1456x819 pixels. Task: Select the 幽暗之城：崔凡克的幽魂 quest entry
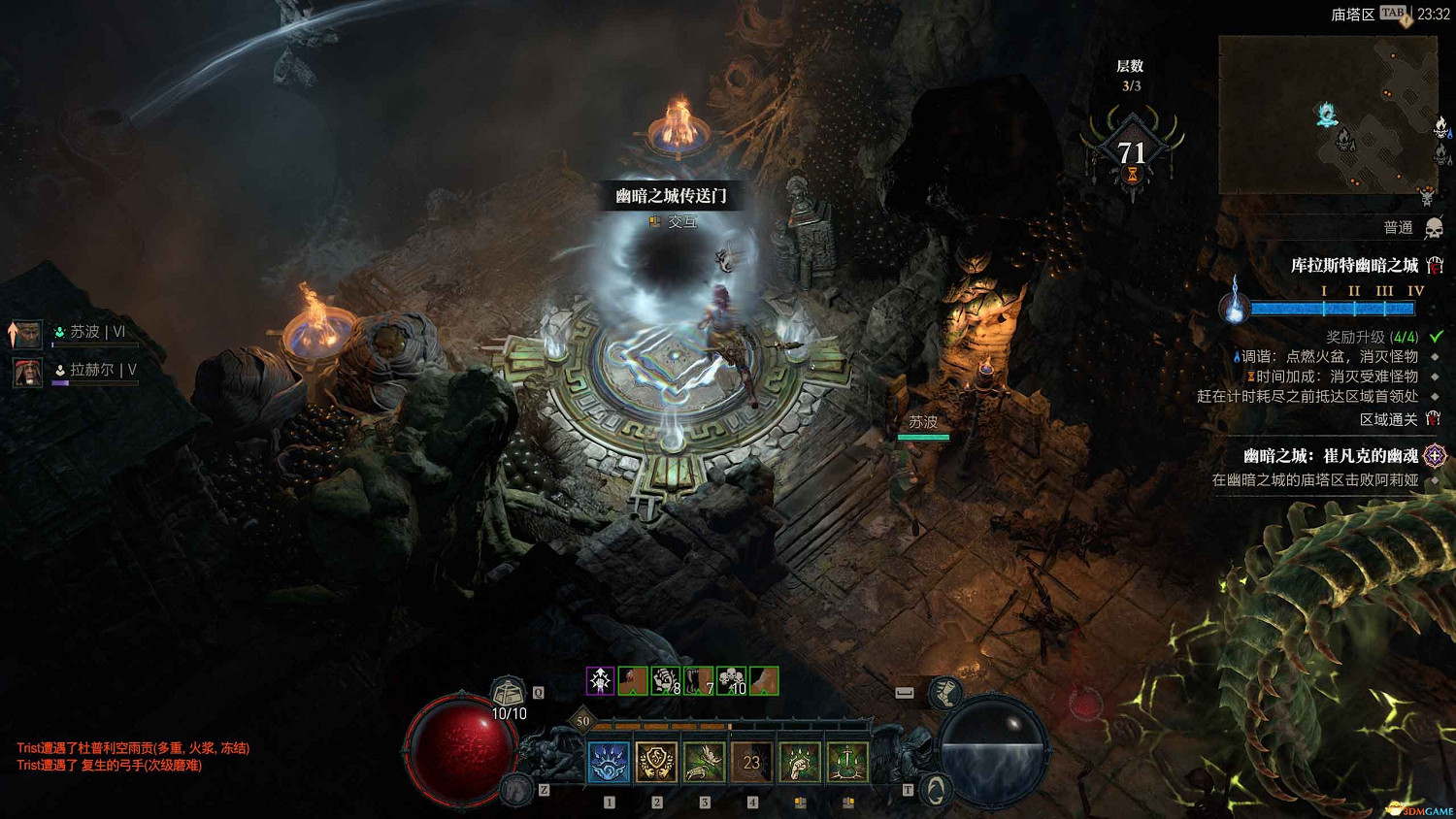tap(1331, 455)
